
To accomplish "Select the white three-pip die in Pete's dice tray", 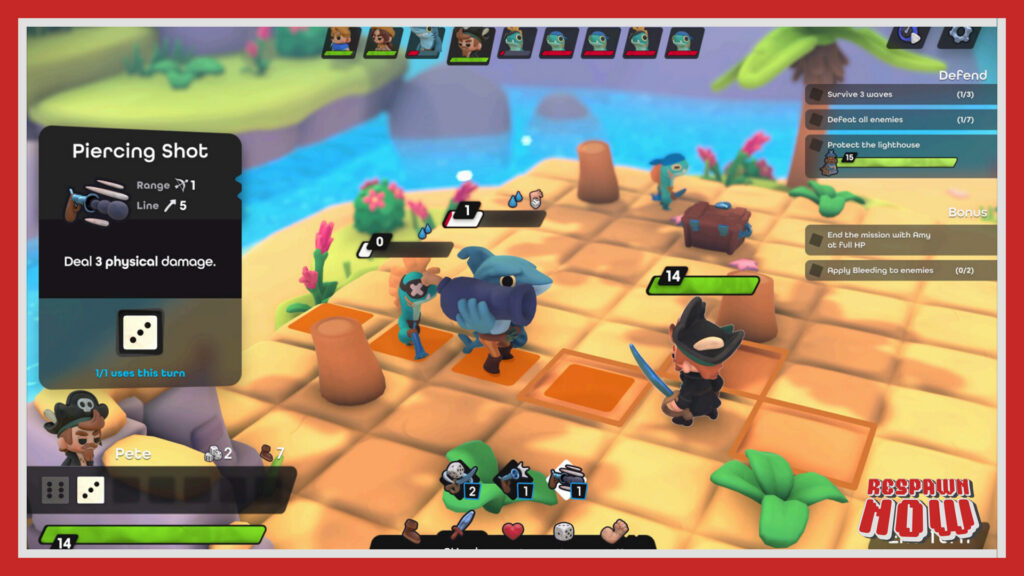I will 90,490.
